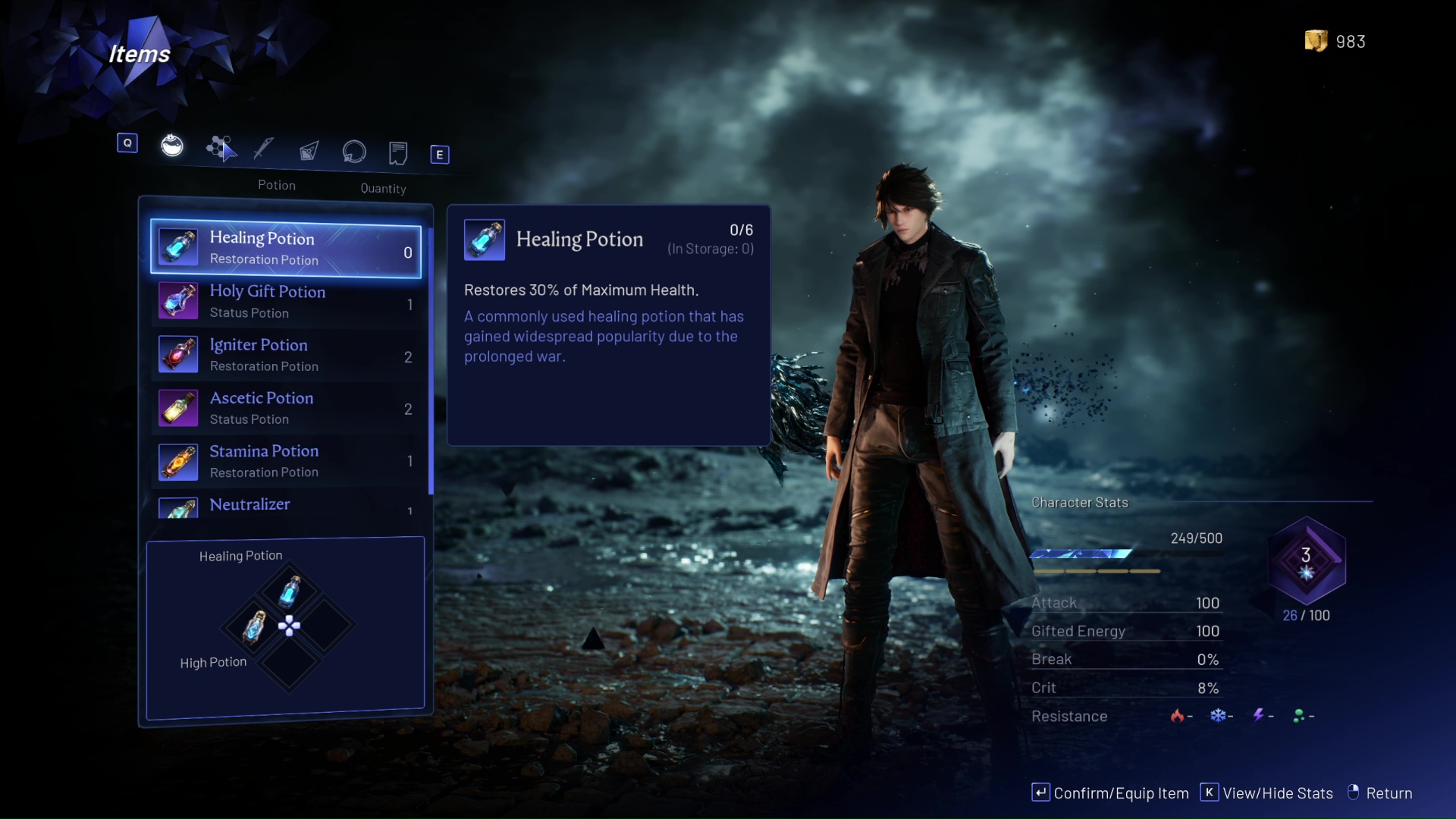
Task: Select the Healing Potion quick slot
Action: [290, 591]
